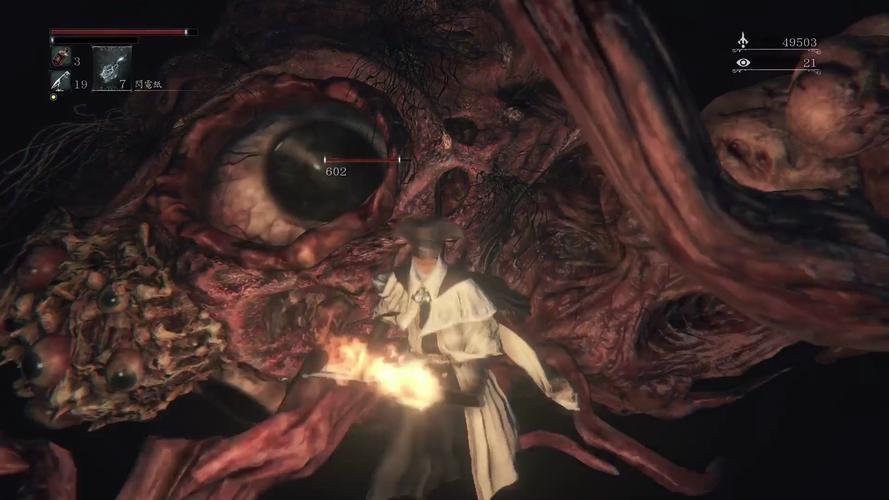Click the blood echoes rune icon
This screenshot has height=500, width=889.
743,42
